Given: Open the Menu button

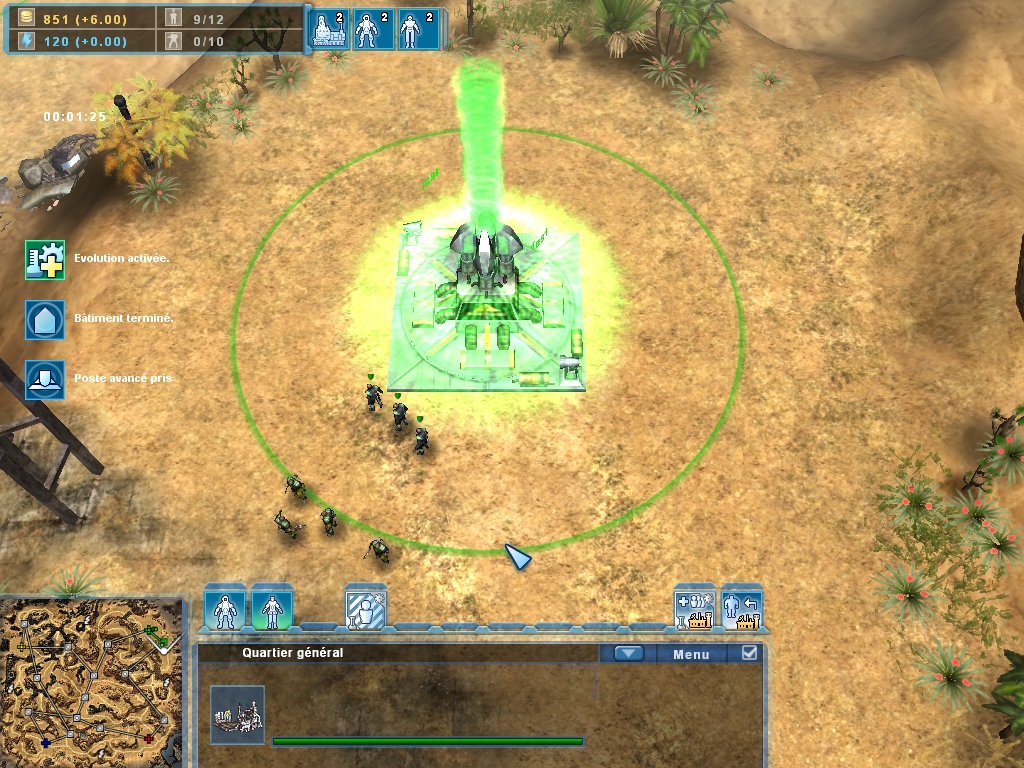Looking at the screenshot, I should (691, 654).
